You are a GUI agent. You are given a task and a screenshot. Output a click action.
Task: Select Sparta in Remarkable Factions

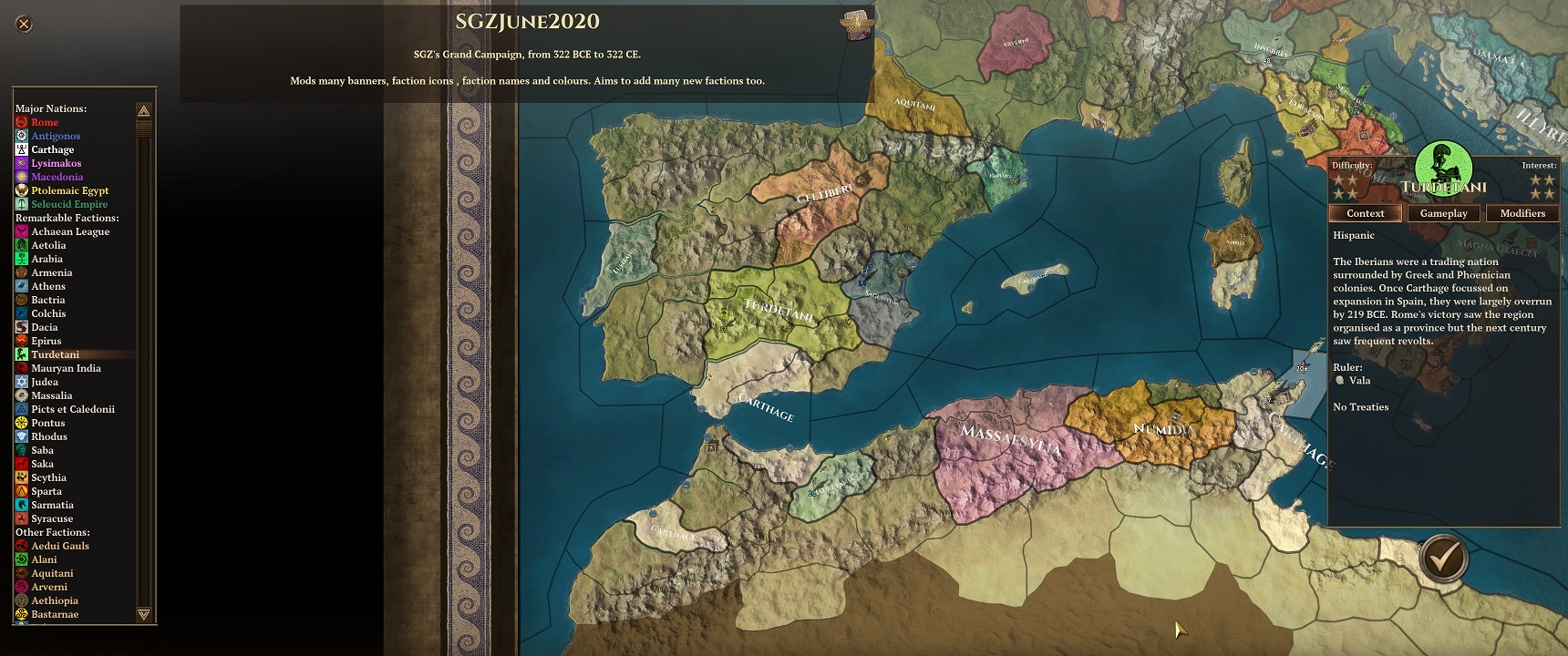(46, 491)
